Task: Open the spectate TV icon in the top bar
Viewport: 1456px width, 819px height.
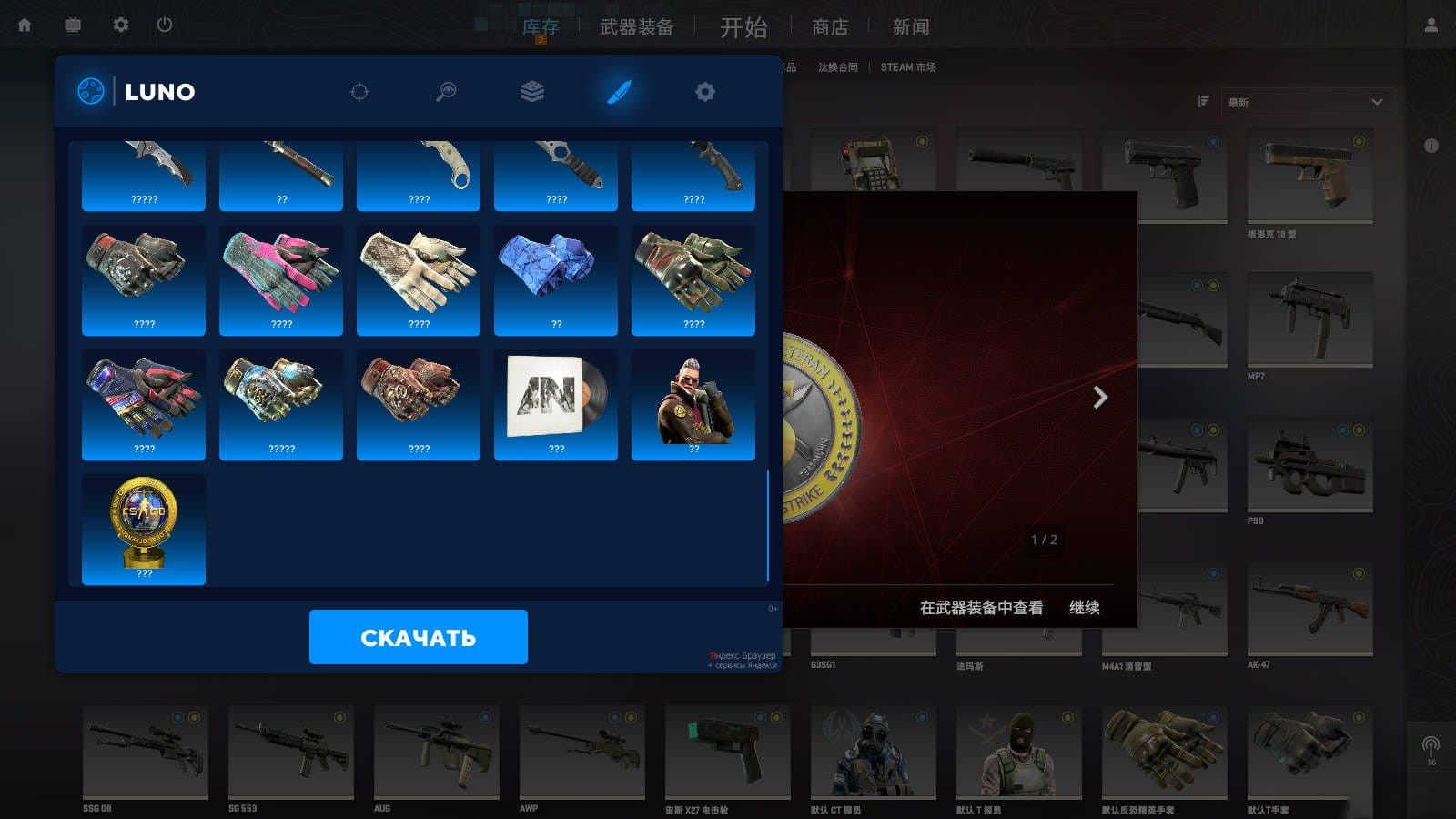Action: point(72,25)
